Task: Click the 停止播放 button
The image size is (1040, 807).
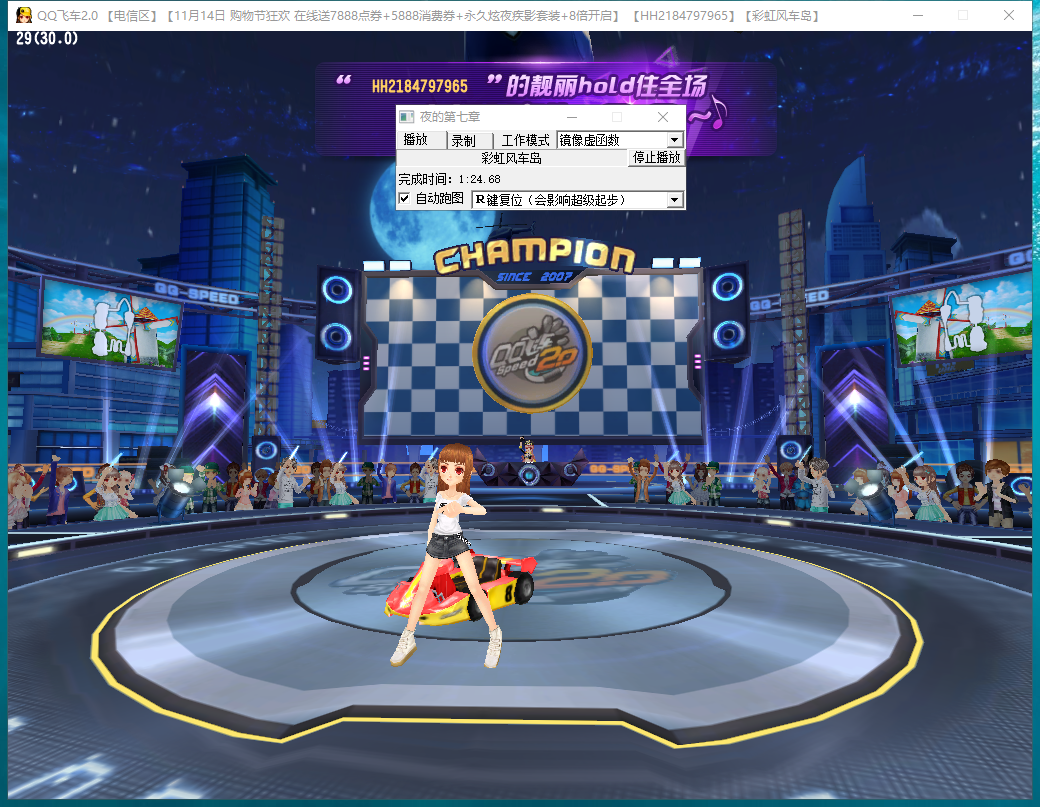Action: coord(656,158)
